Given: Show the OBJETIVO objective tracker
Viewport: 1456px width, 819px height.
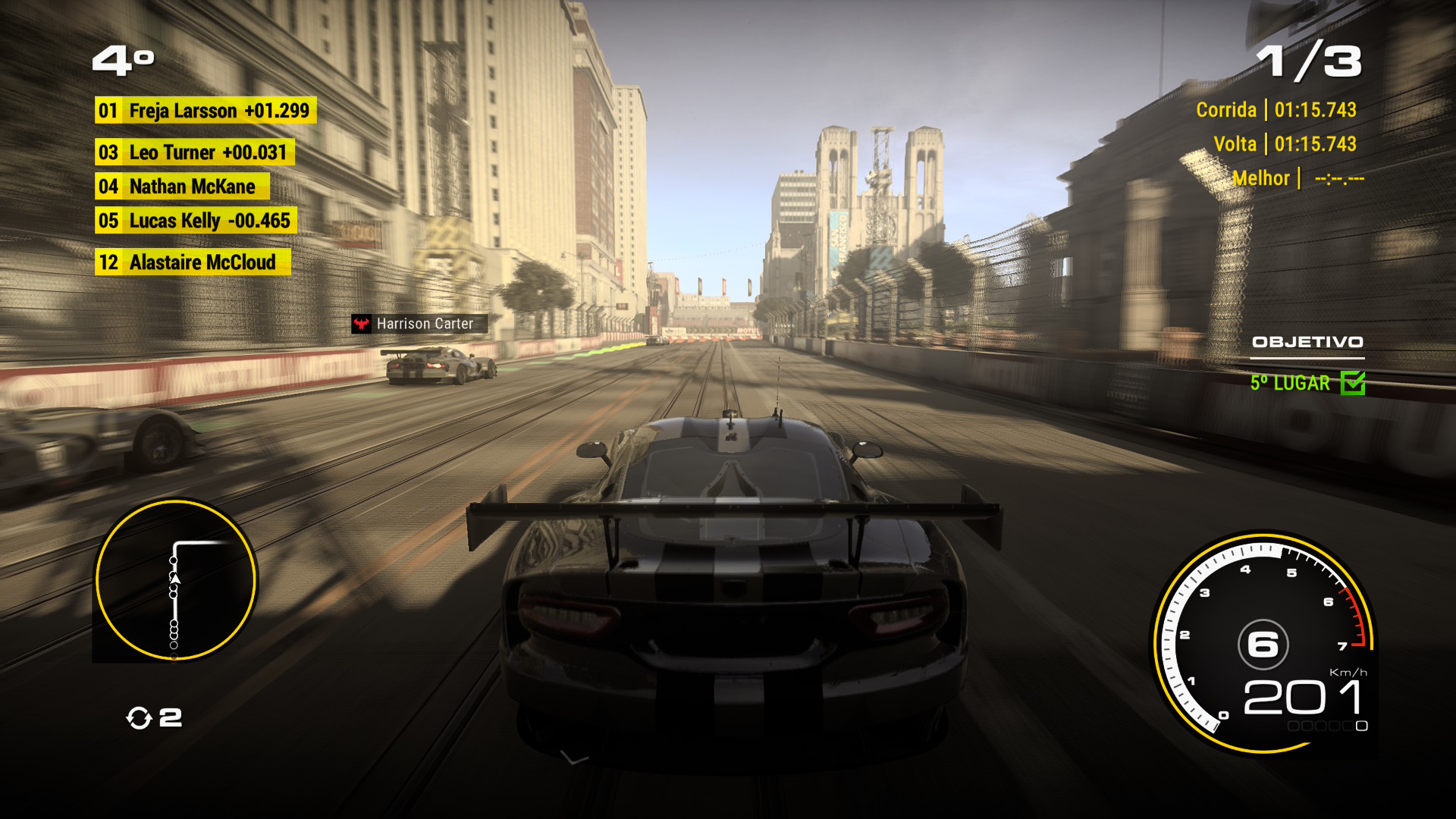Looking at the screenshot, I should 1307,343.
